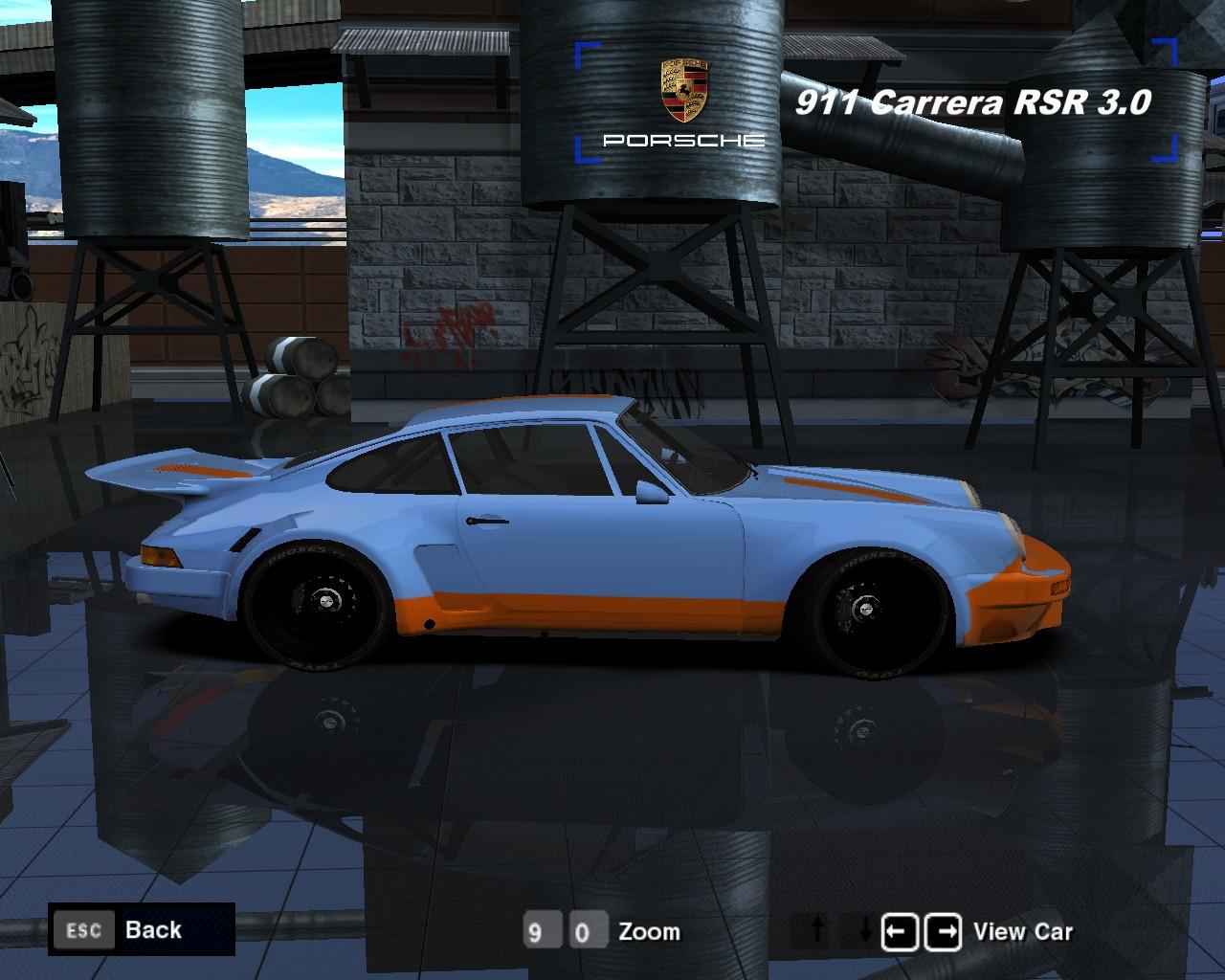Viewport: 1225px width, 980px height.
Task: Rotate car view with the right arrow
Action: 945,930
